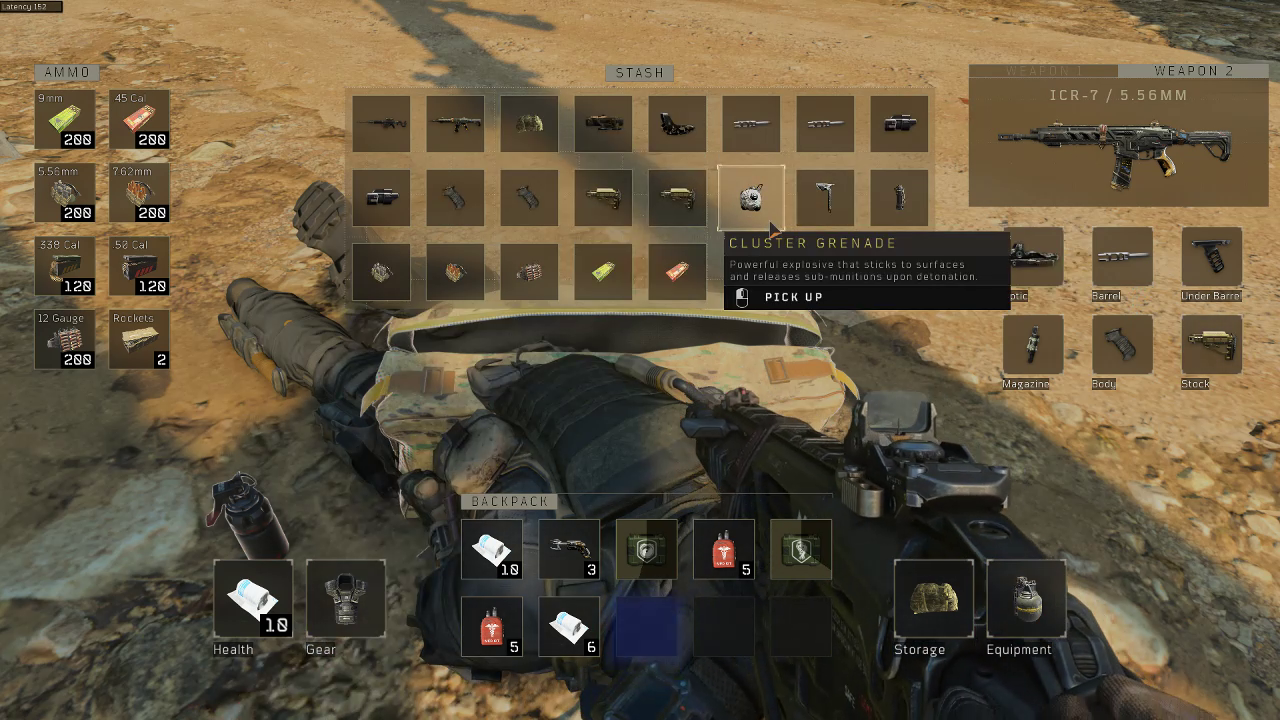
Task: Select the Stock attachment slot
Action: (x=1211, y=345)
